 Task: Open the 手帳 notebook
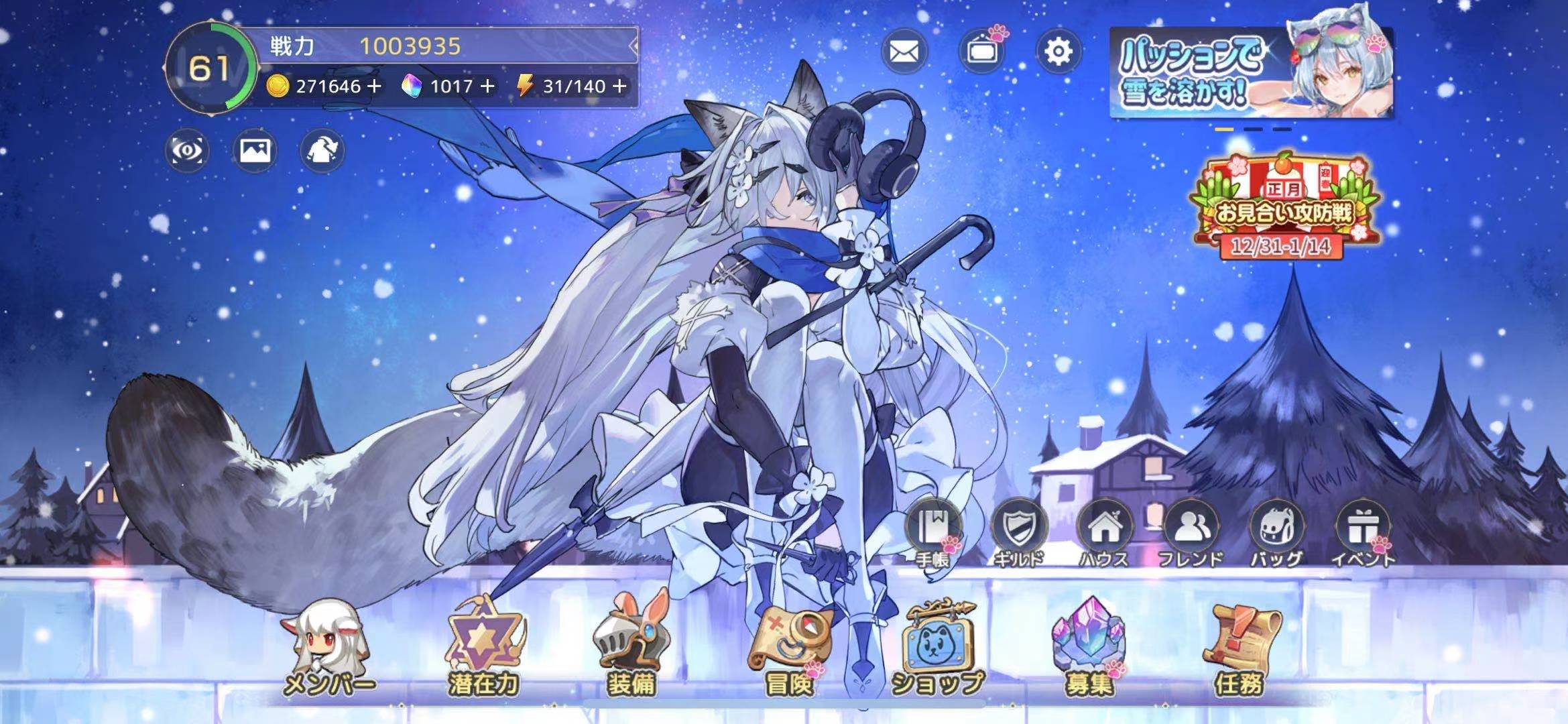(x=932, y=532)
